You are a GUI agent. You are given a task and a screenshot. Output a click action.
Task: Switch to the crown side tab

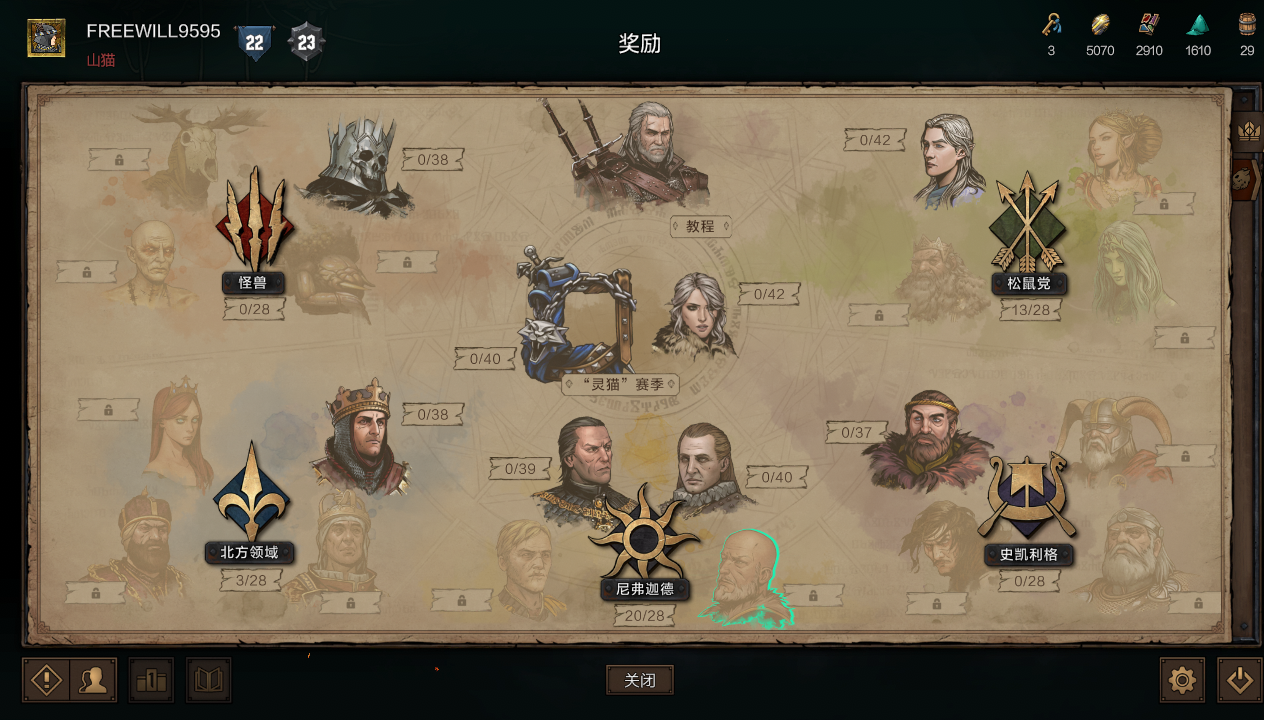[1248, 130]
